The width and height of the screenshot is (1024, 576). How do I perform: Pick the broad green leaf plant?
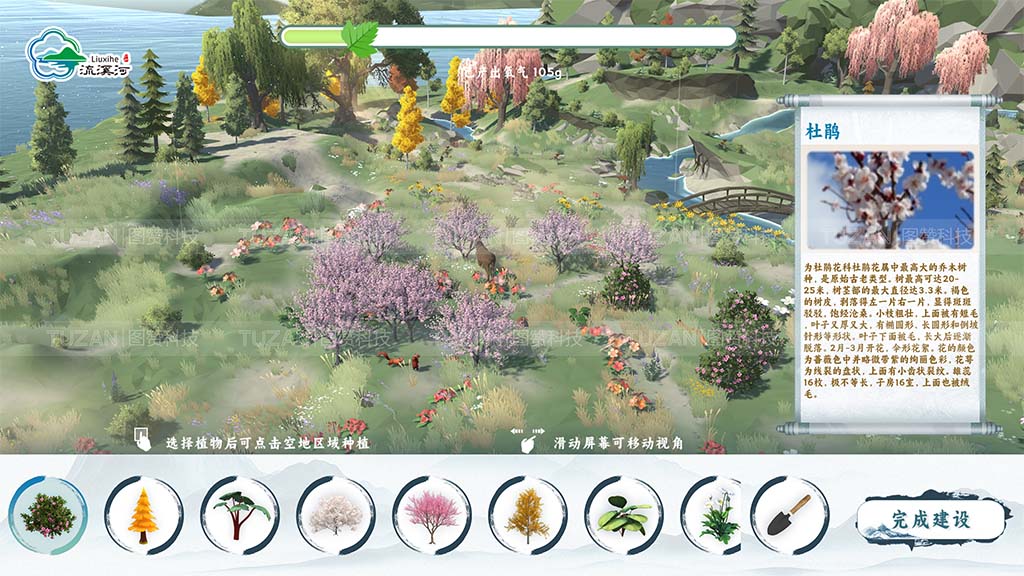(x=623, y=515)
